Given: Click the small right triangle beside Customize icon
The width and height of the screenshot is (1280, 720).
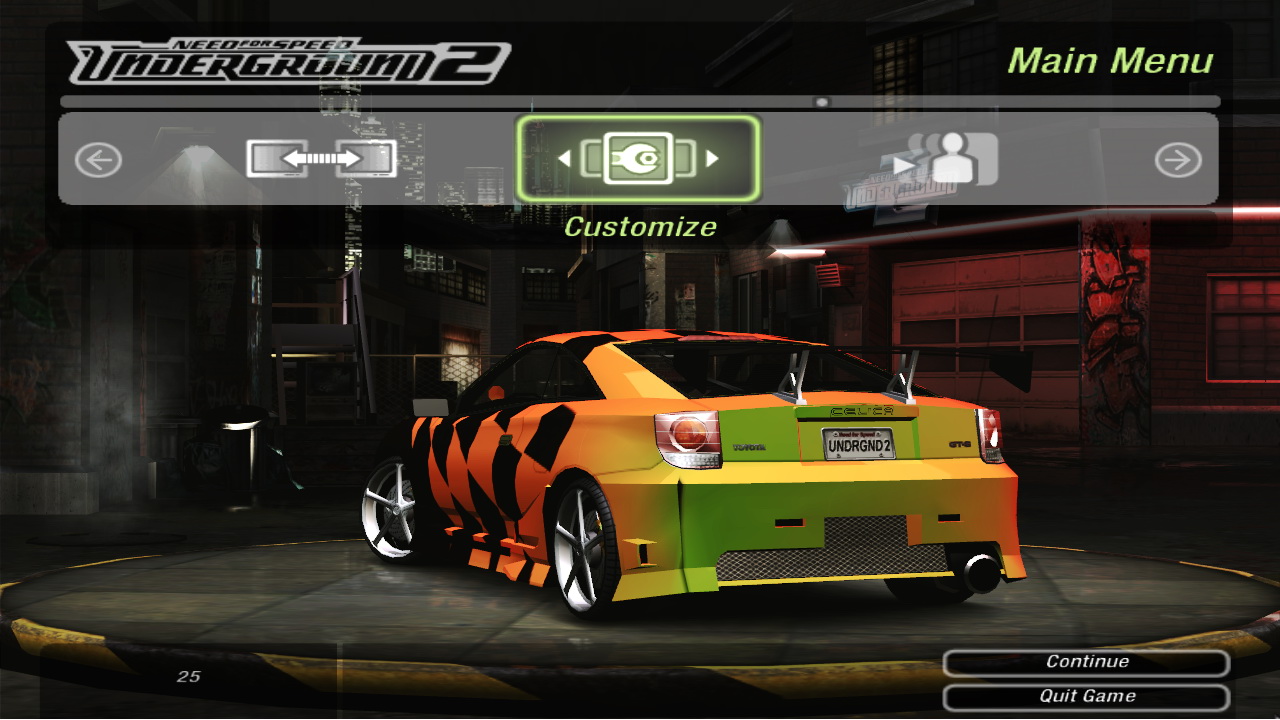Looking at the screenshot, I should click(x=712, y=158).
